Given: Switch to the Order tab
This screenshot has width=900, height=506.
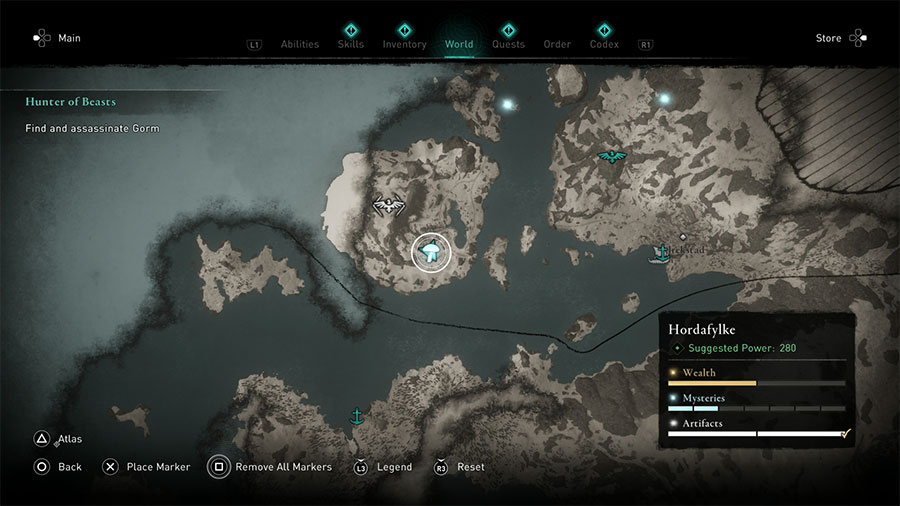Looking at the screenshot, I should tap(557, 44).
